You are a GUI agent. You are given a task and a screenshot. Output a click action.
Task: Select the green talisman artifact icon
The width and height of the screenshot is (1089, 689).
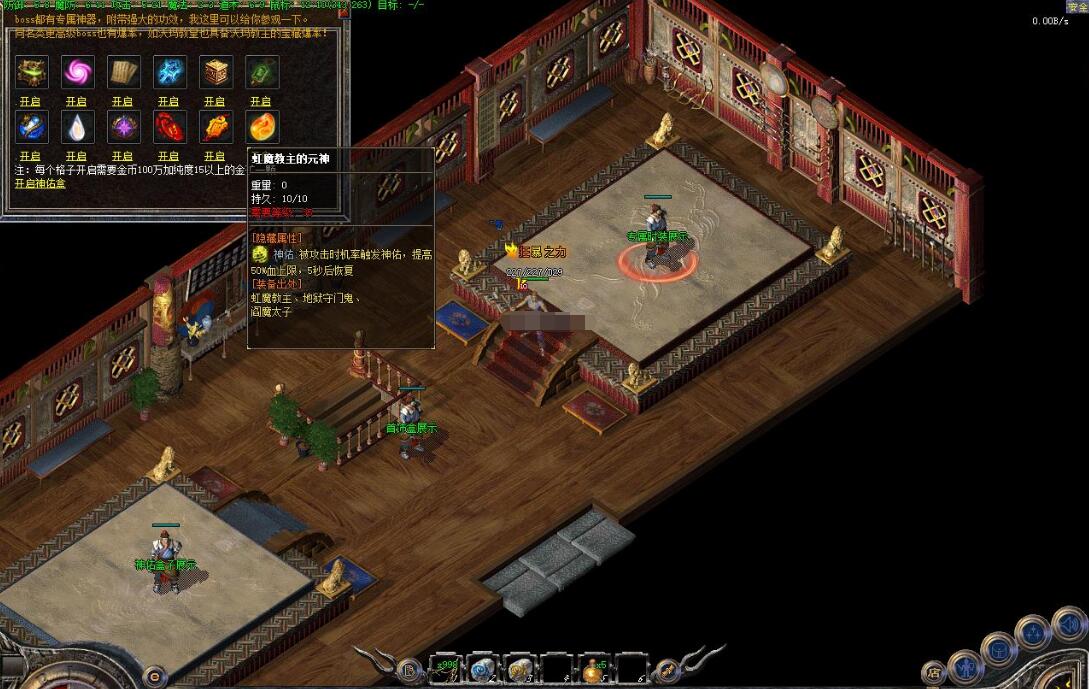(x=261, y=72)
